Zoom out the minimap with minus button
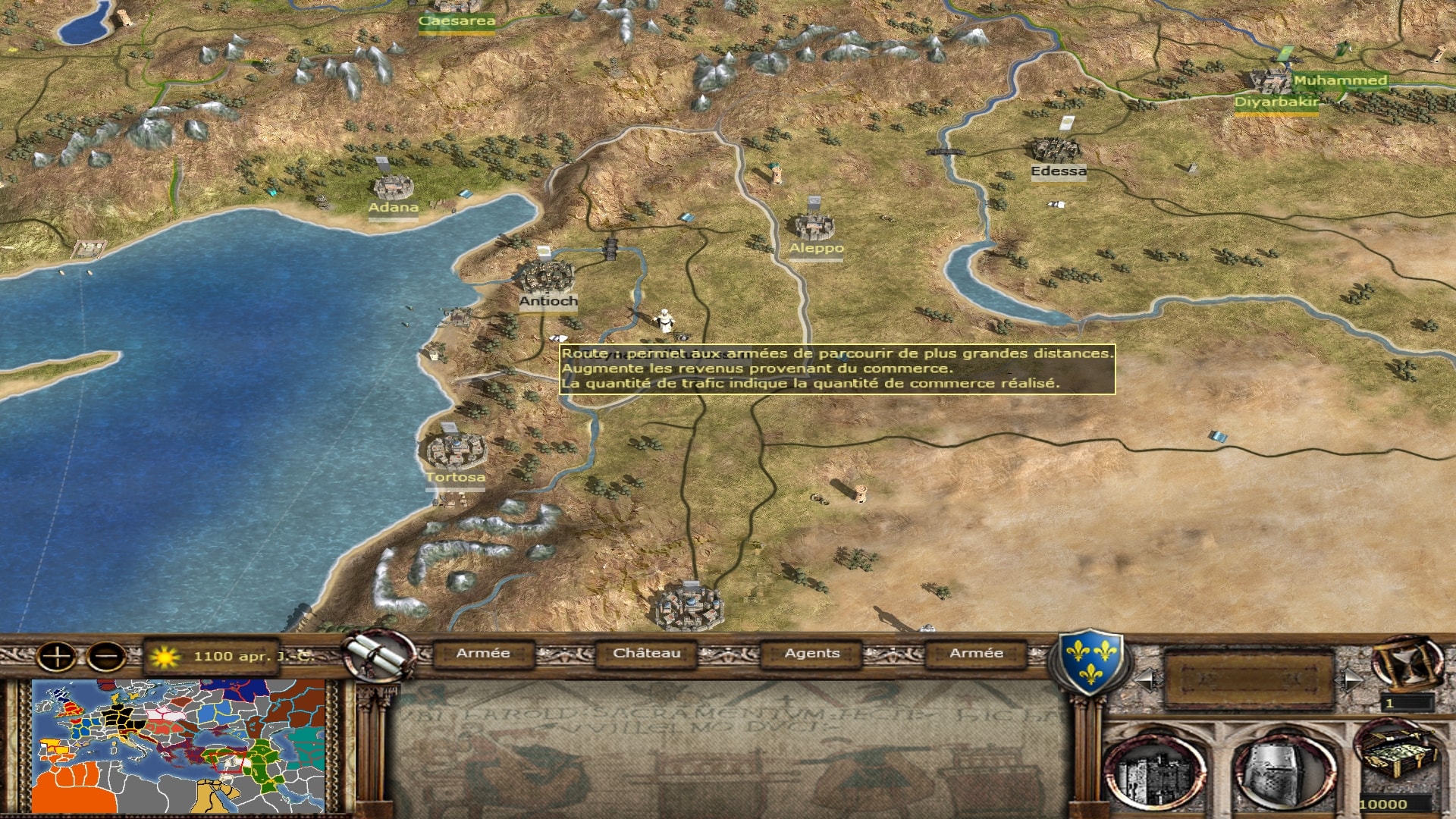The width and height of the screenshot is (1456, 819). point(107,656)
